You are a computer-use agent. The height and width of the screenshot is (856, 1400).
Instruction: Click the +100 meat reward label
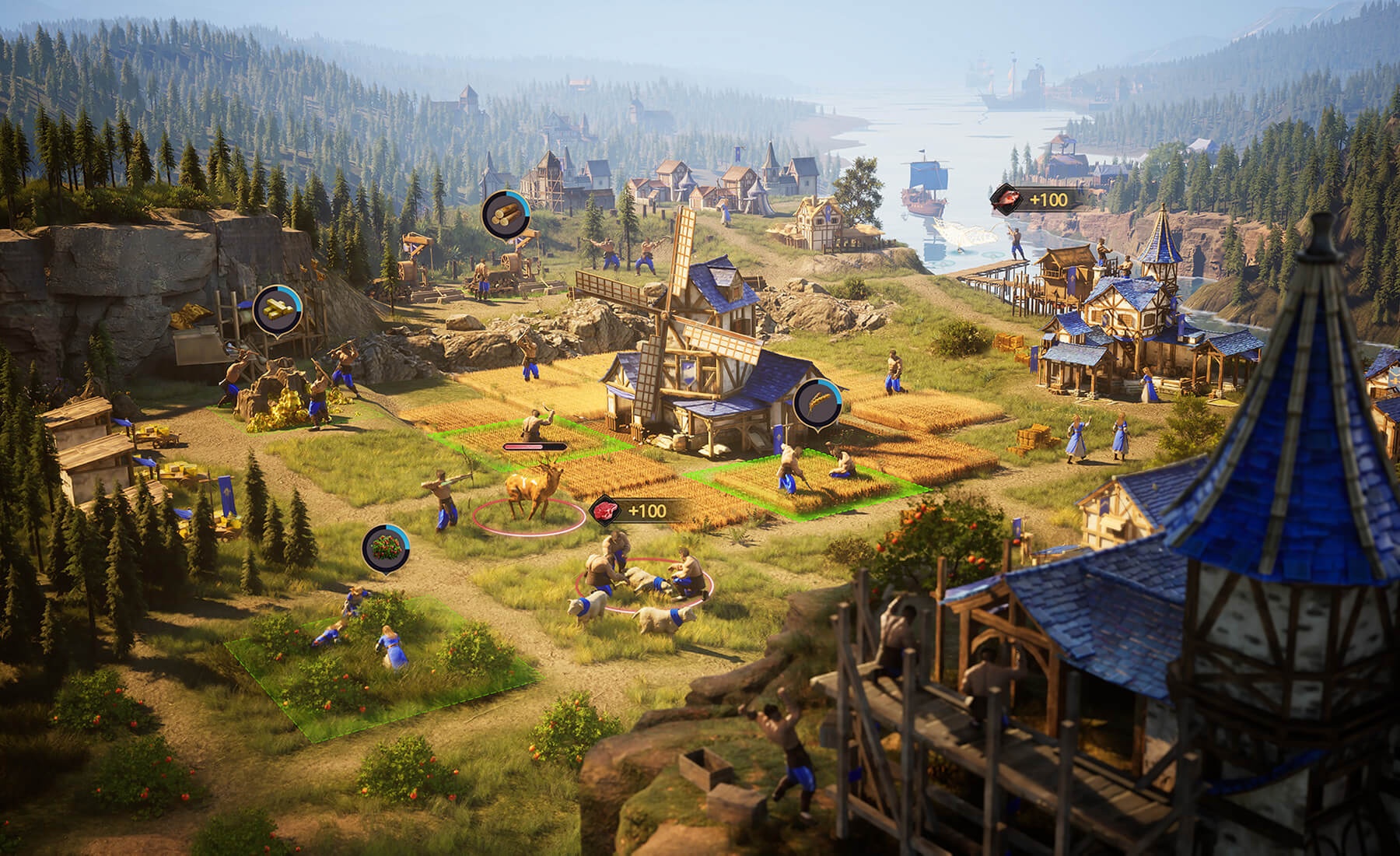(647, 511)
